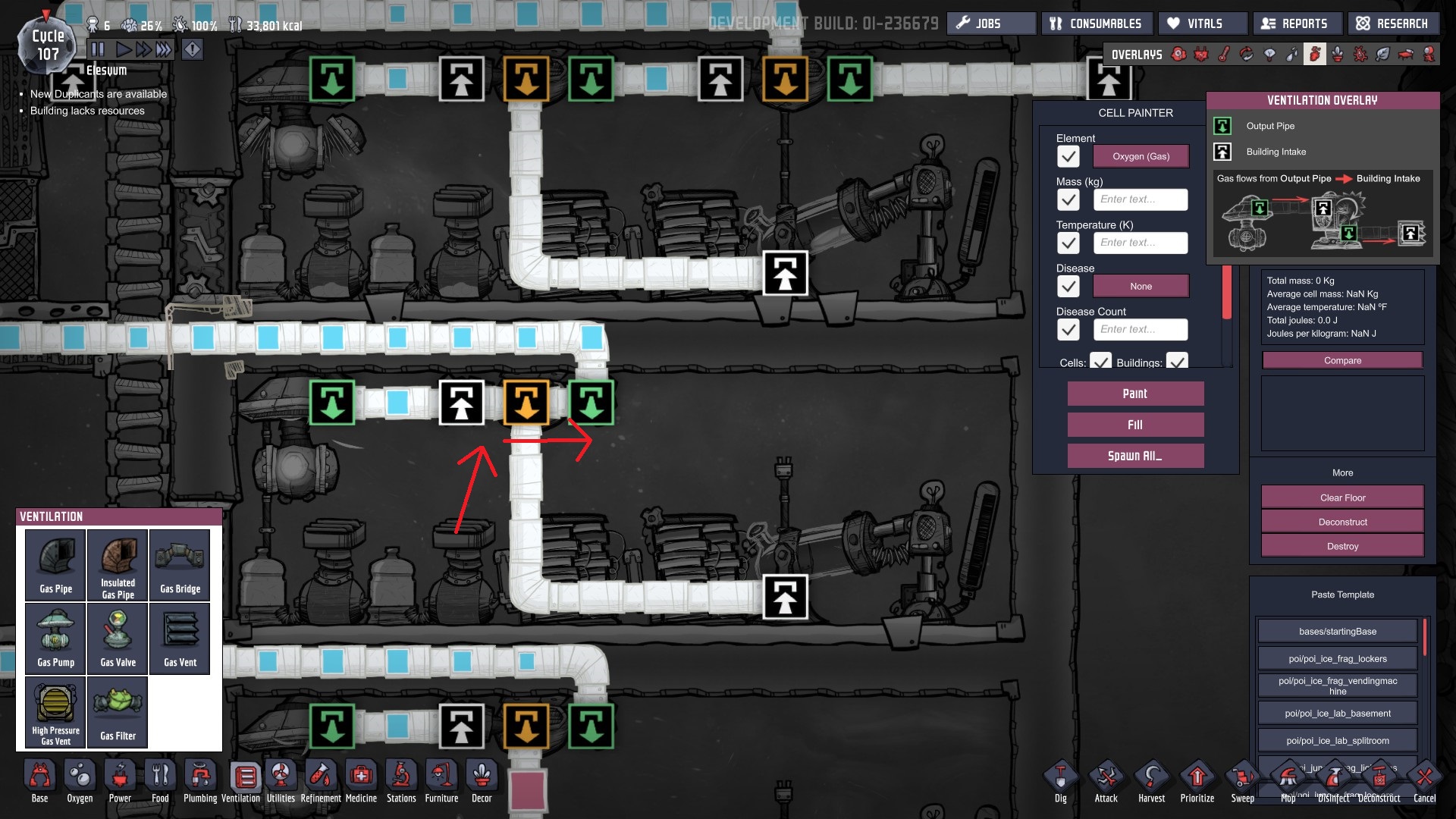Click the Clear Floor button
The image size is (1456, 819).
point(1341,497)
